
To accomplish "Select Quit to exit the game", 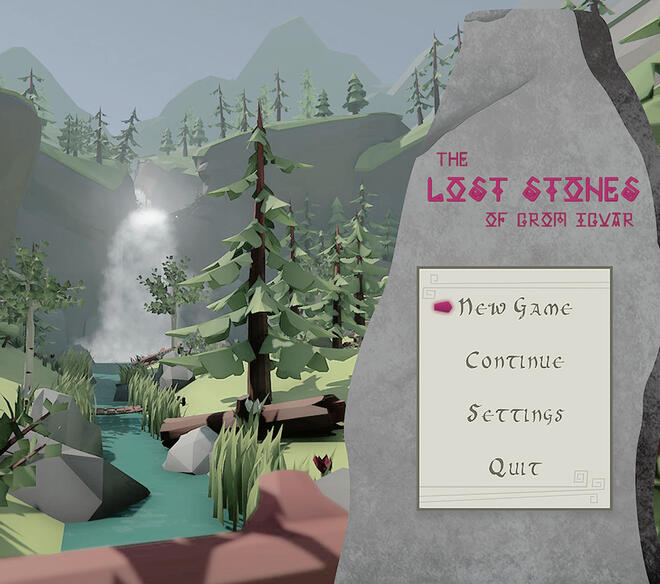I will [x=515, y=467].
